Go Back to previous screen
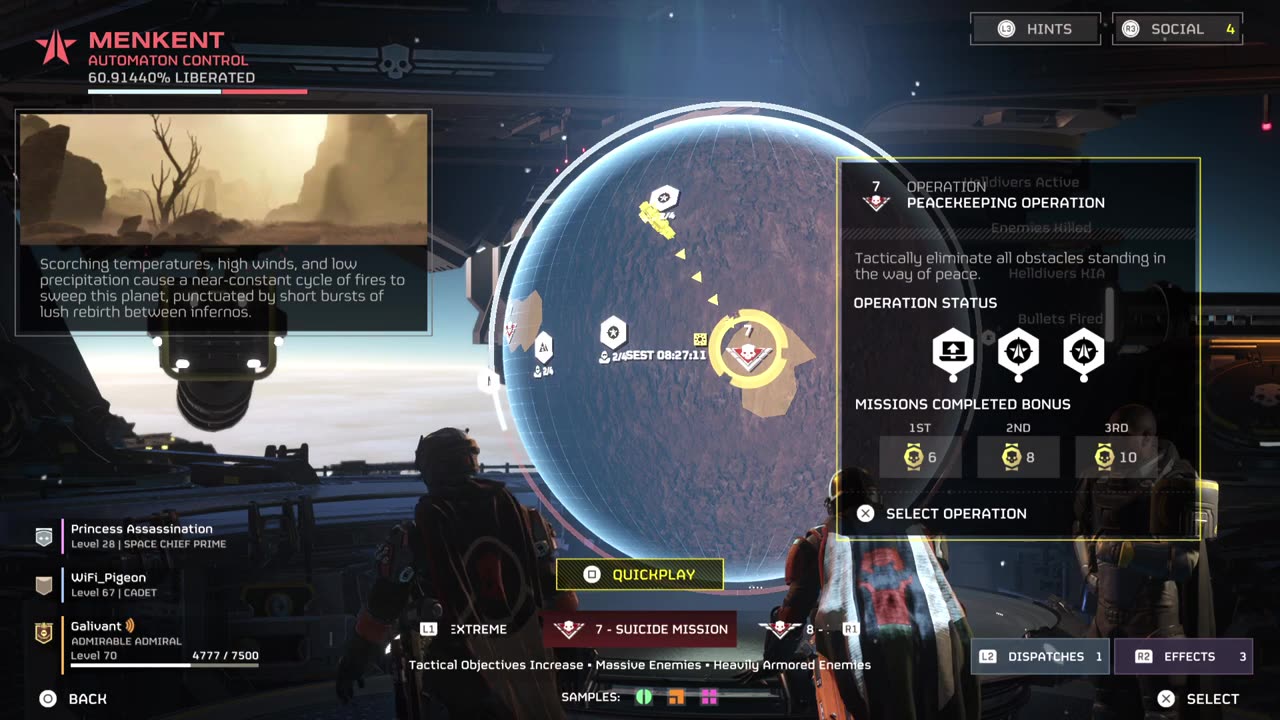 [x=74, y=699]
